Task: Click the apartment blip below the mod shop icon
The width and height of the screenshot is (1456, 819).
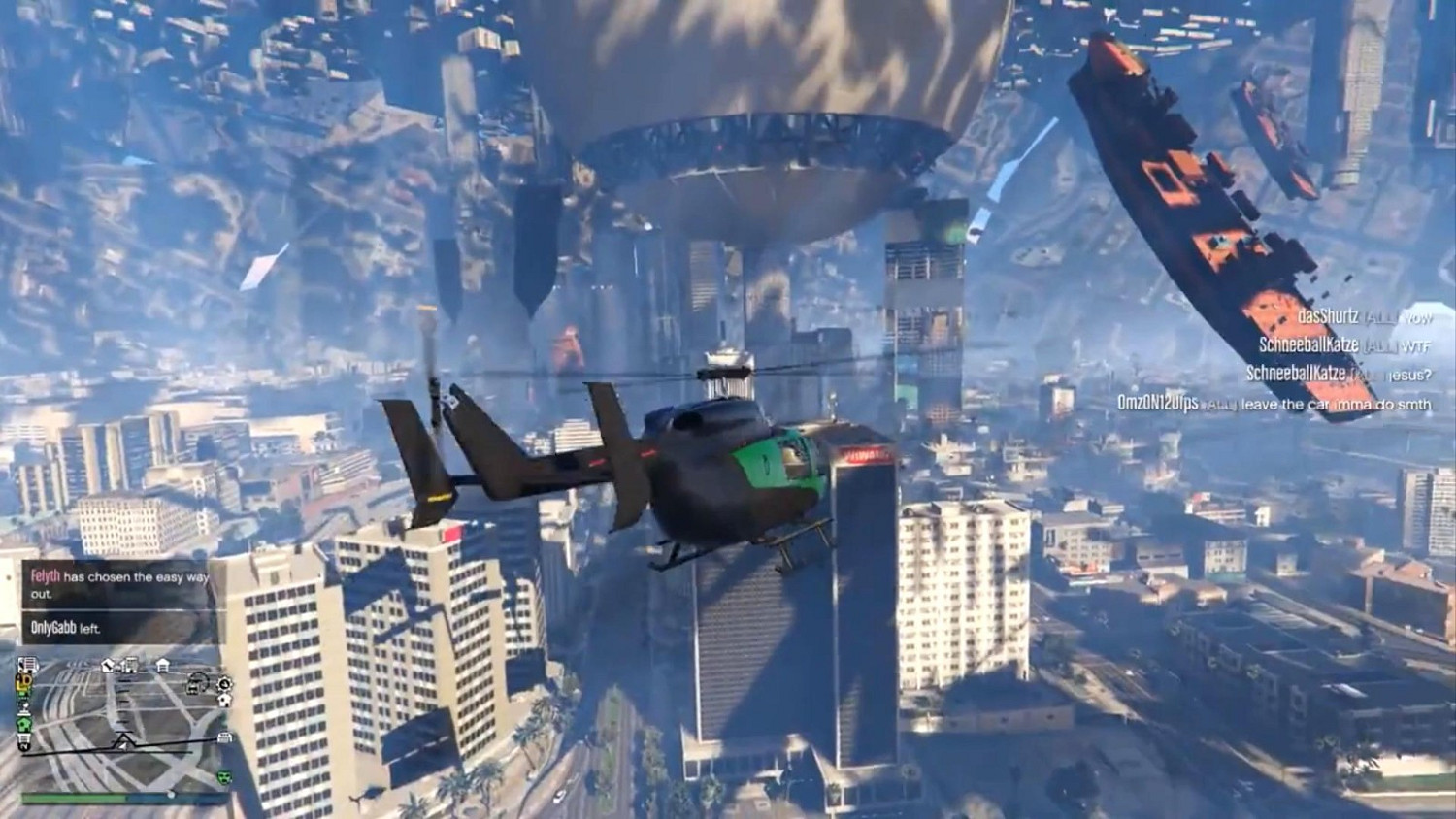Action: 224,699
